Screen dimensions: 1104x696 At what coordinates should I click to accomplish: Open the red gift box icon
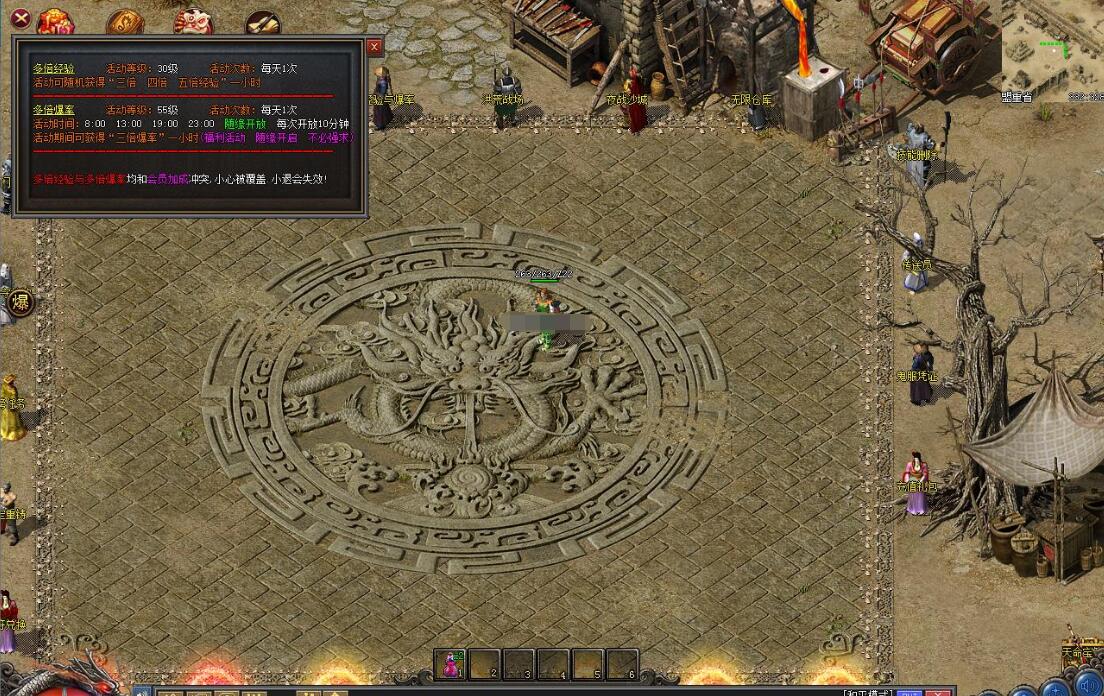click(x=56, y=21)
